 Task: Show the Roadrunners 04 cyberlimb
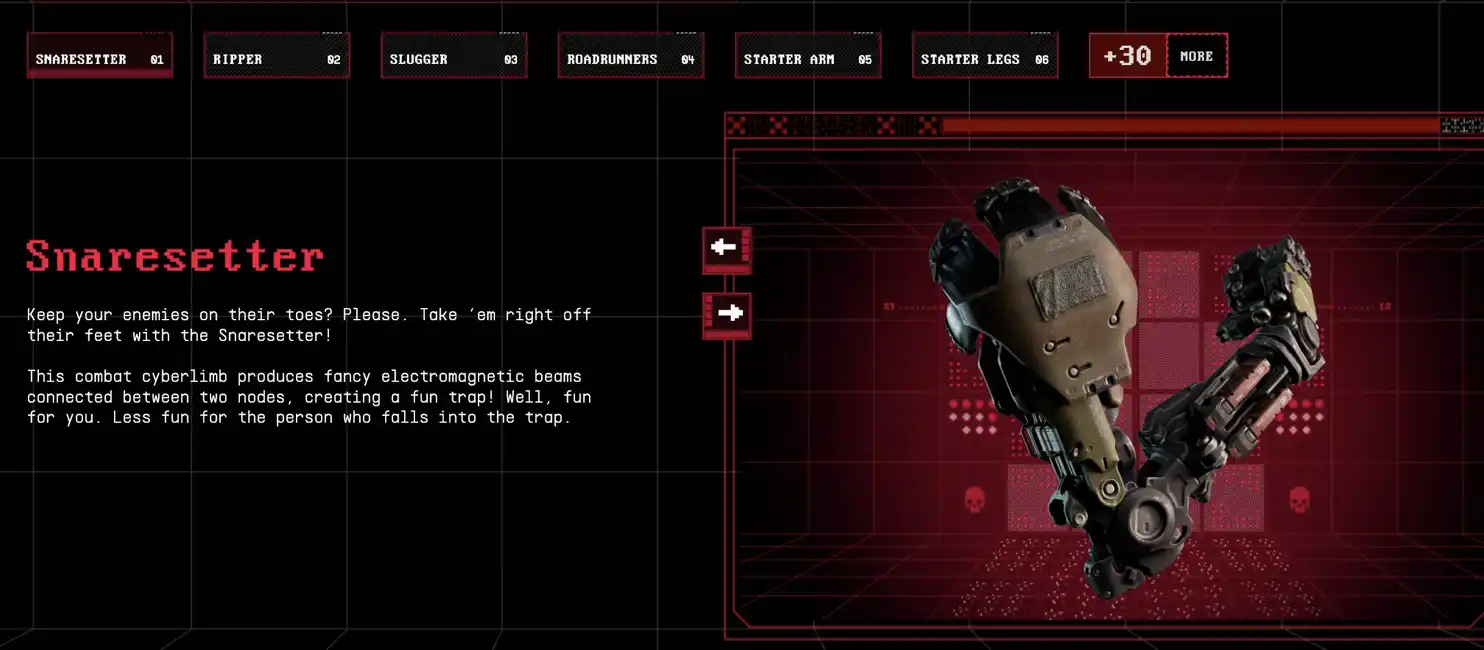[631, 56]
